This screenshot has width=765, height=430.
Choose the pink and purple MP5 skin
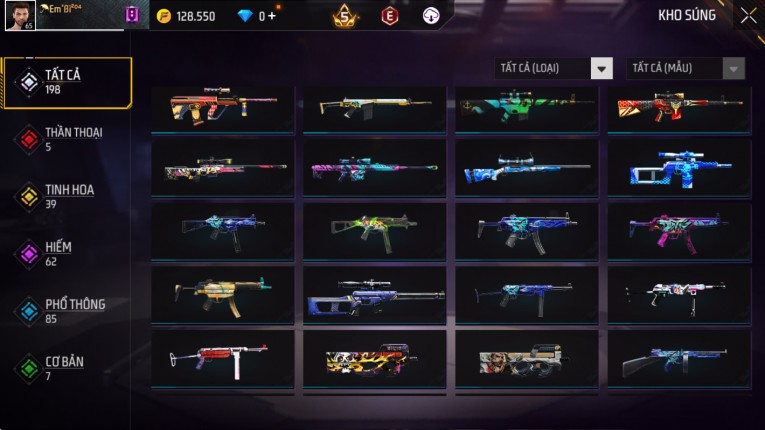click(678, 228)
